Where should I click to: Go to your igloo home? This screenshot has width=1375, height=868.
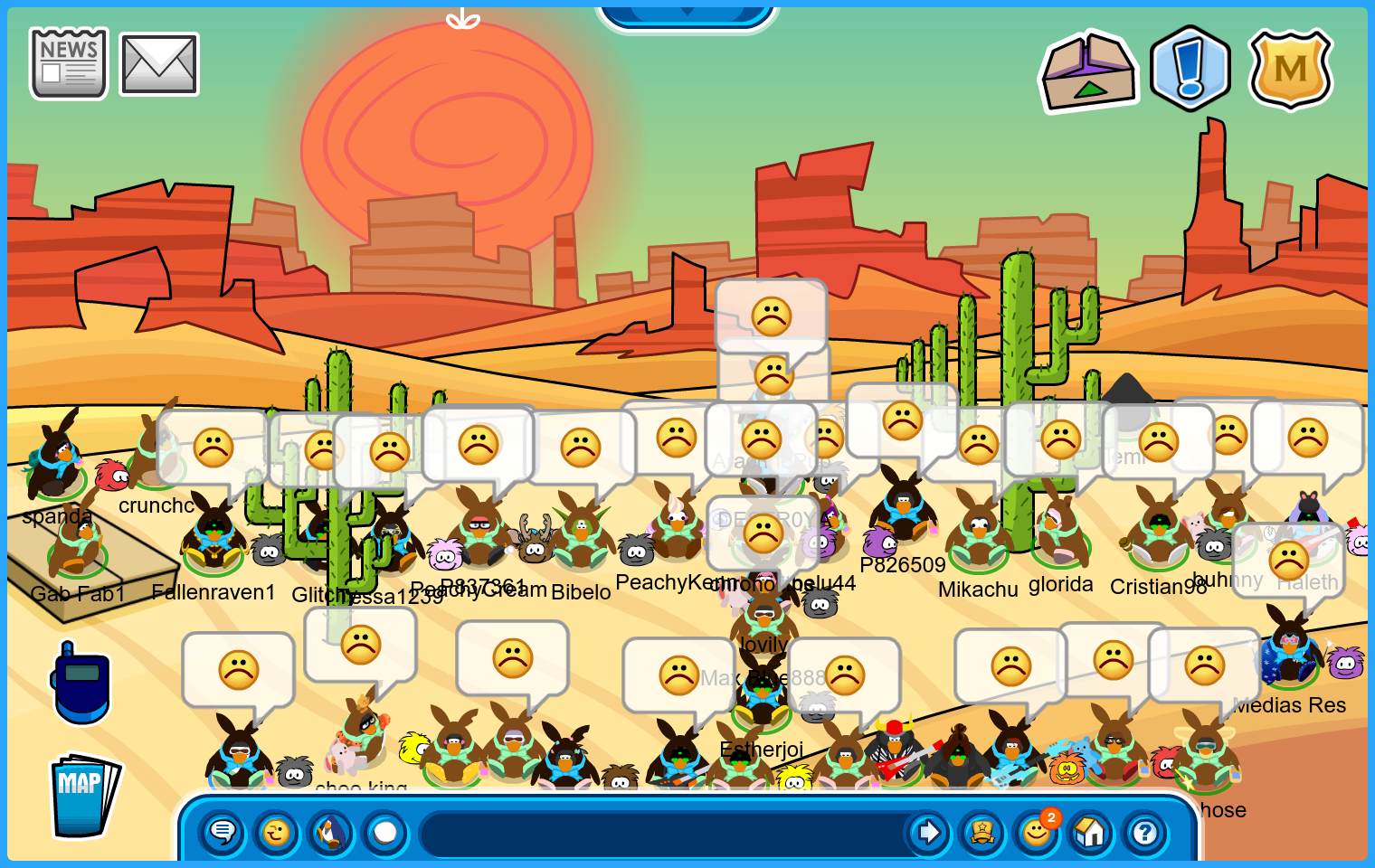pyautogui.click(x=1091, y=832)
